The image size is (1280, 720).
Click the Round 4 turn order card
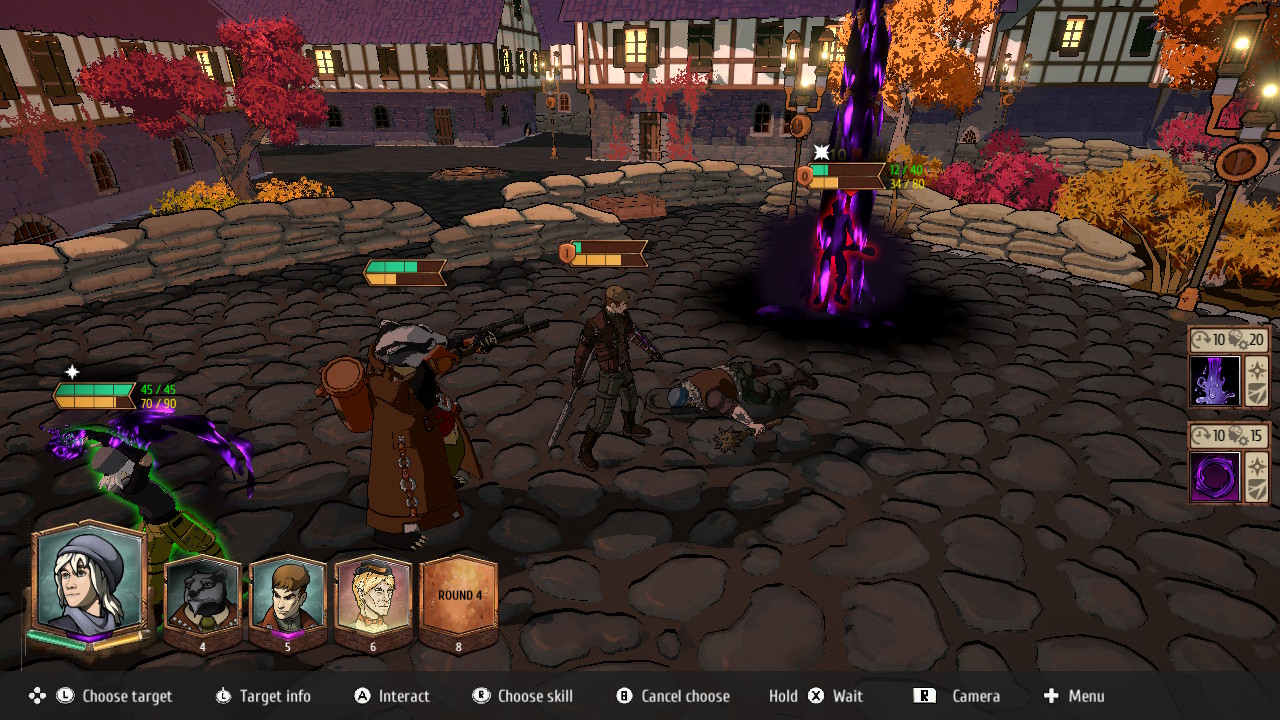(458, 598)
